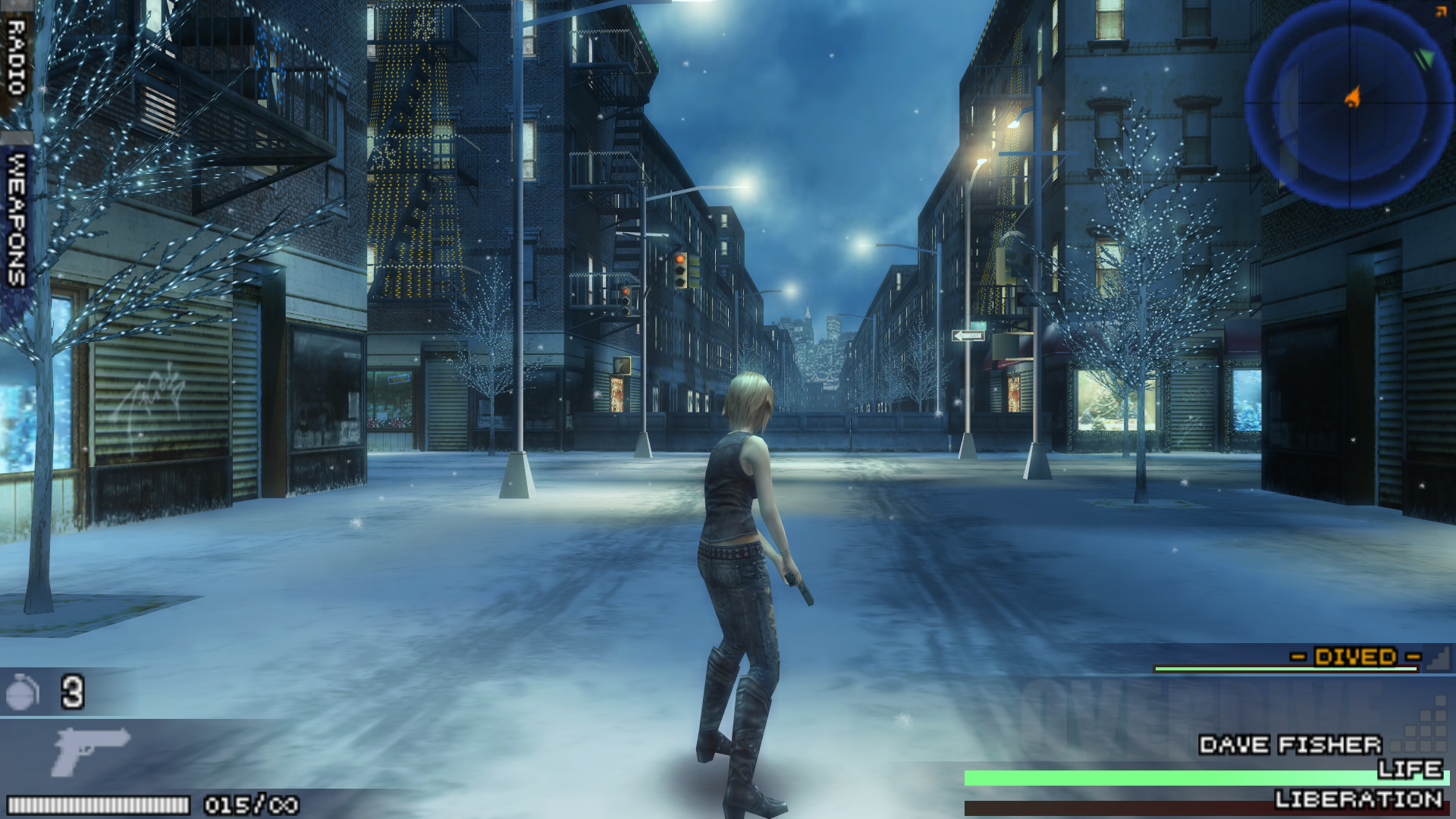Select the grenade icon
Viewport: 1456px width, 819px height.
(x=22, y=692)
